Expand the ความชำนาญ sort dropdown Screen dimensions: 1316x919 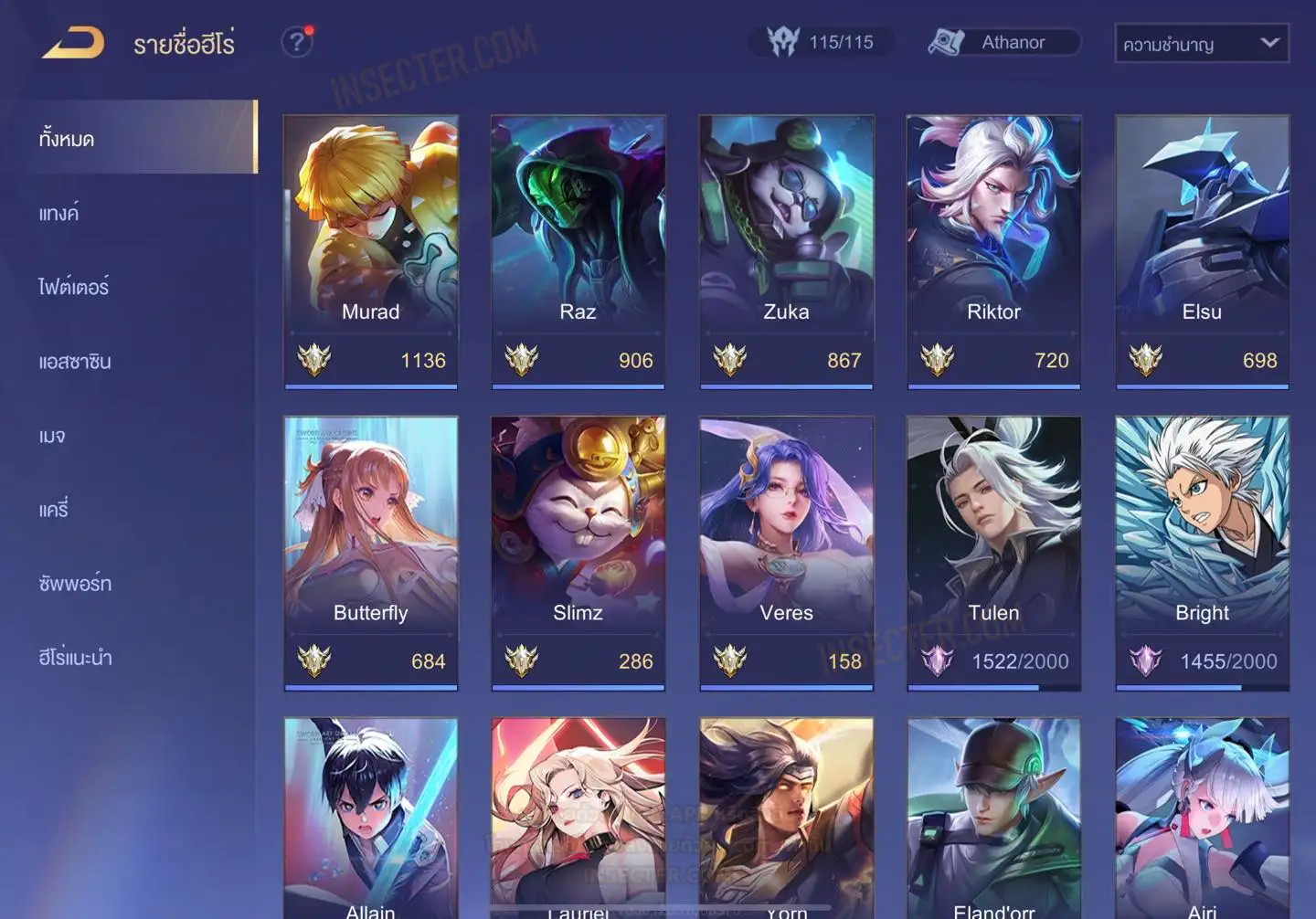[1201, 43]
